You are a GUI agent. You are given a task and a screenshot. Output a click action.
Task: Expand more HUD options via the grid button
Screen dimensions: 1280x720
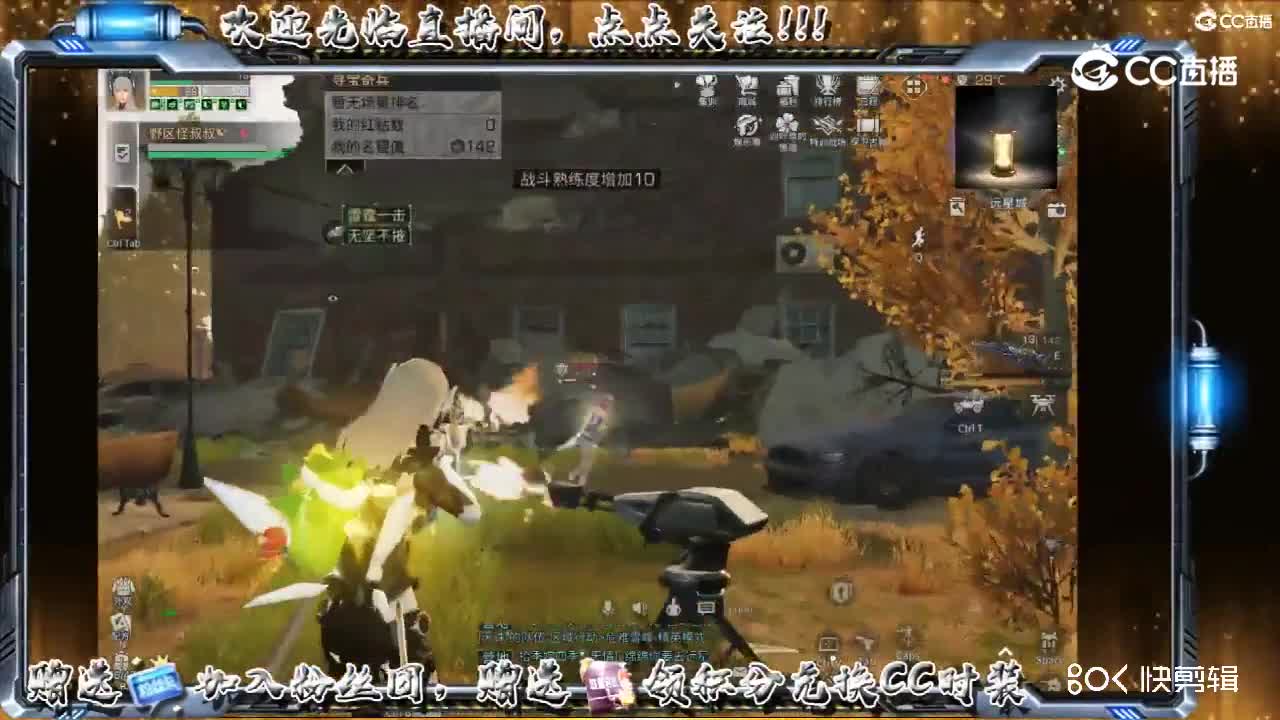point(915,87)
